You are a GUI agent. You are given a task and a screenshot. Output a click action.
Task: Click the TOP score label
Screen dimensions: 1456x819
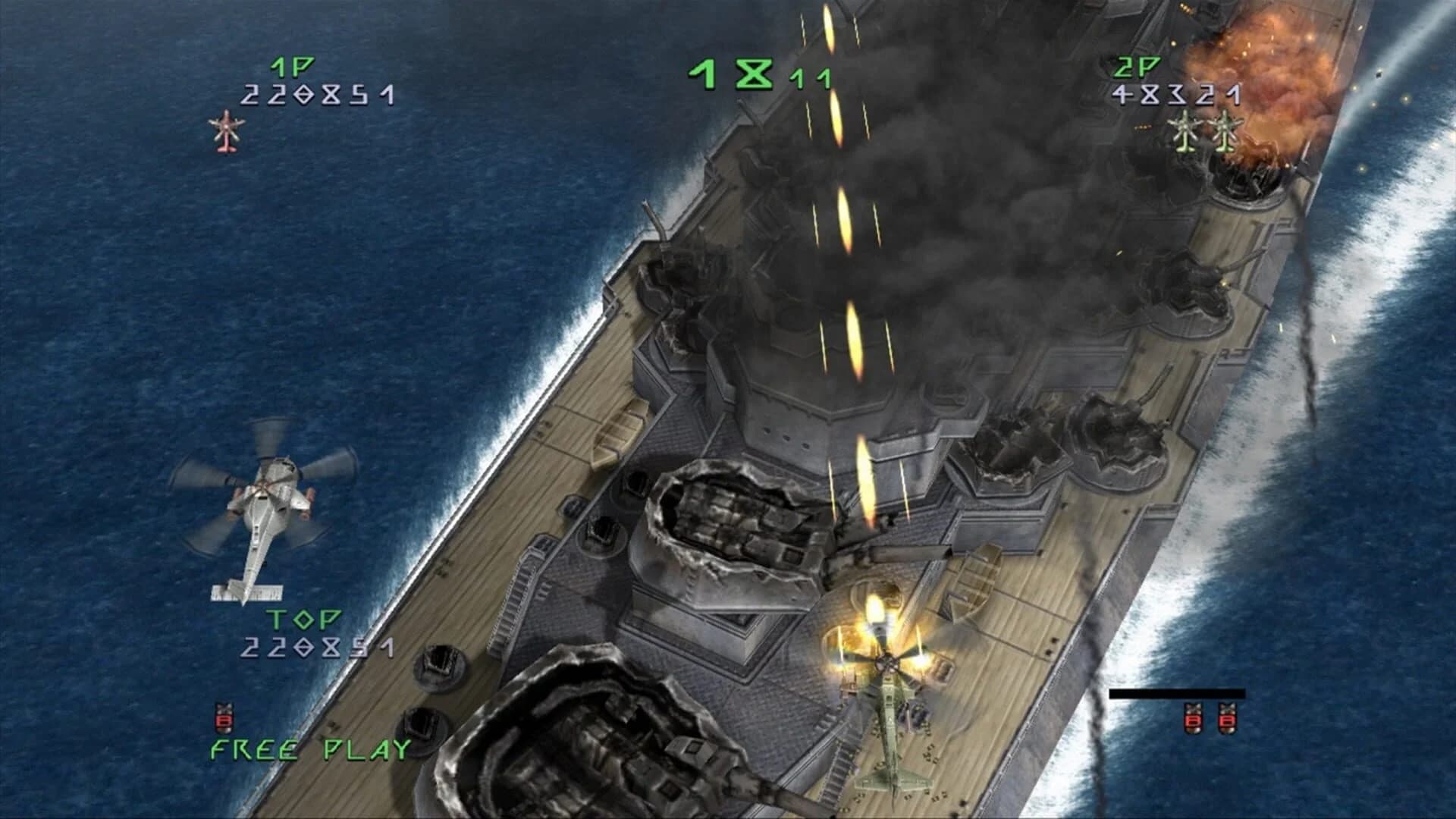click(x=303, y=620)
